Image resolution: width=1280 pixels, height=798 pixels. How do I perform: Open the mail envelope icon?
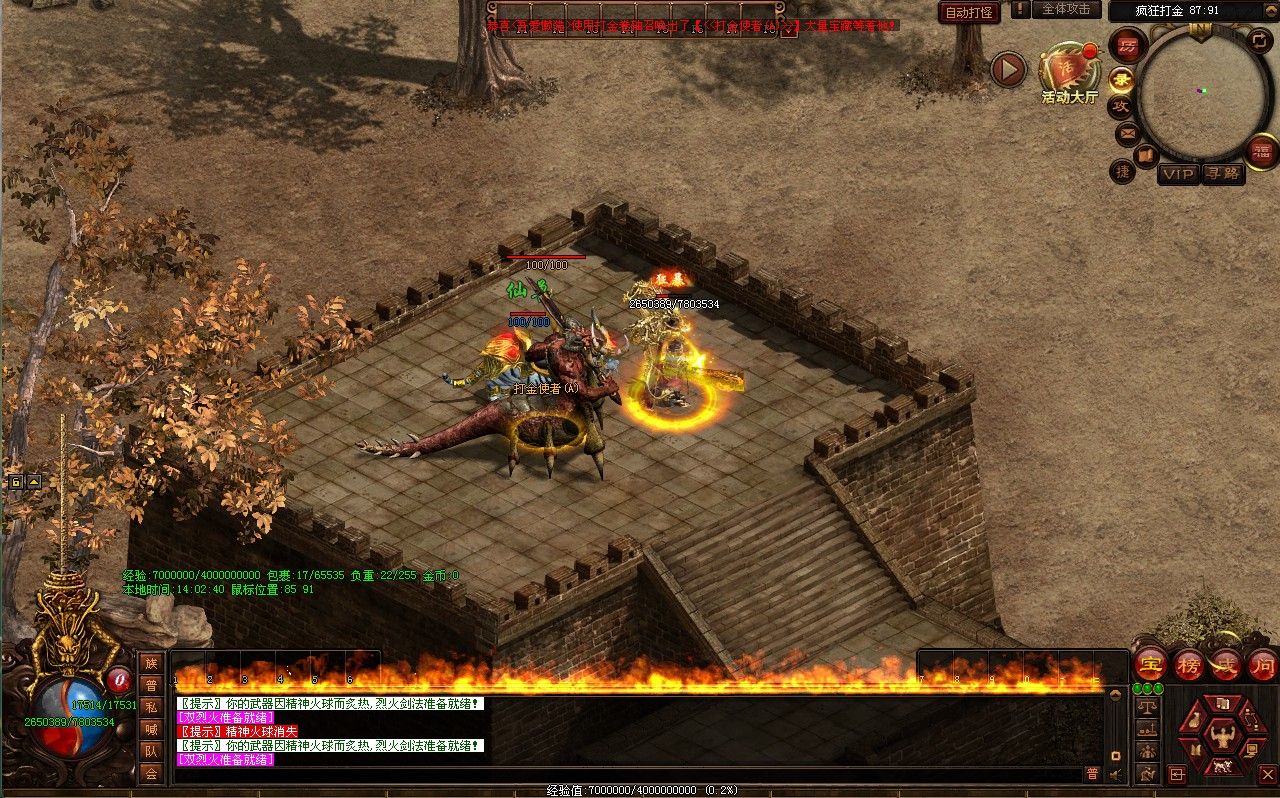click(1127, 133)
